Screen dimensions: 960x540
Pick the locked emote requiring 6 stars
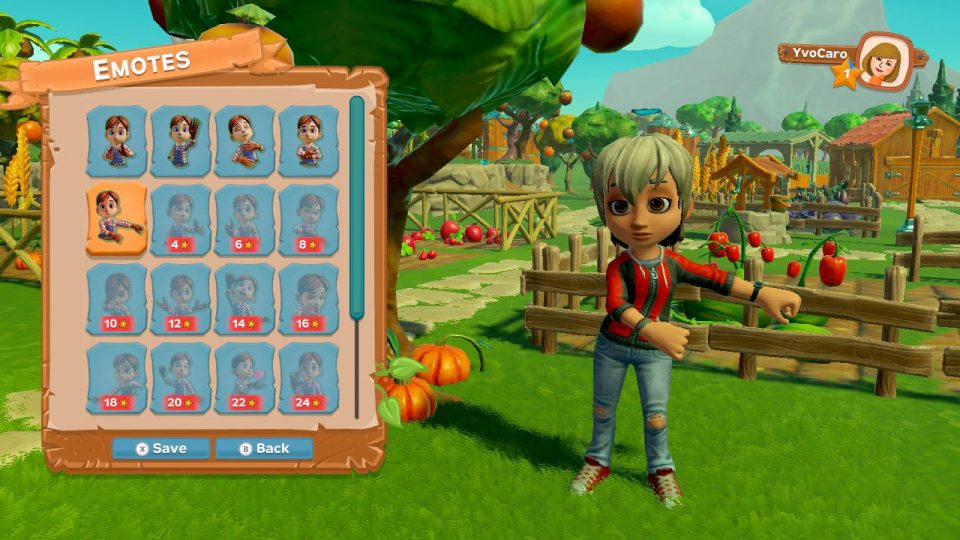(245, 220)
